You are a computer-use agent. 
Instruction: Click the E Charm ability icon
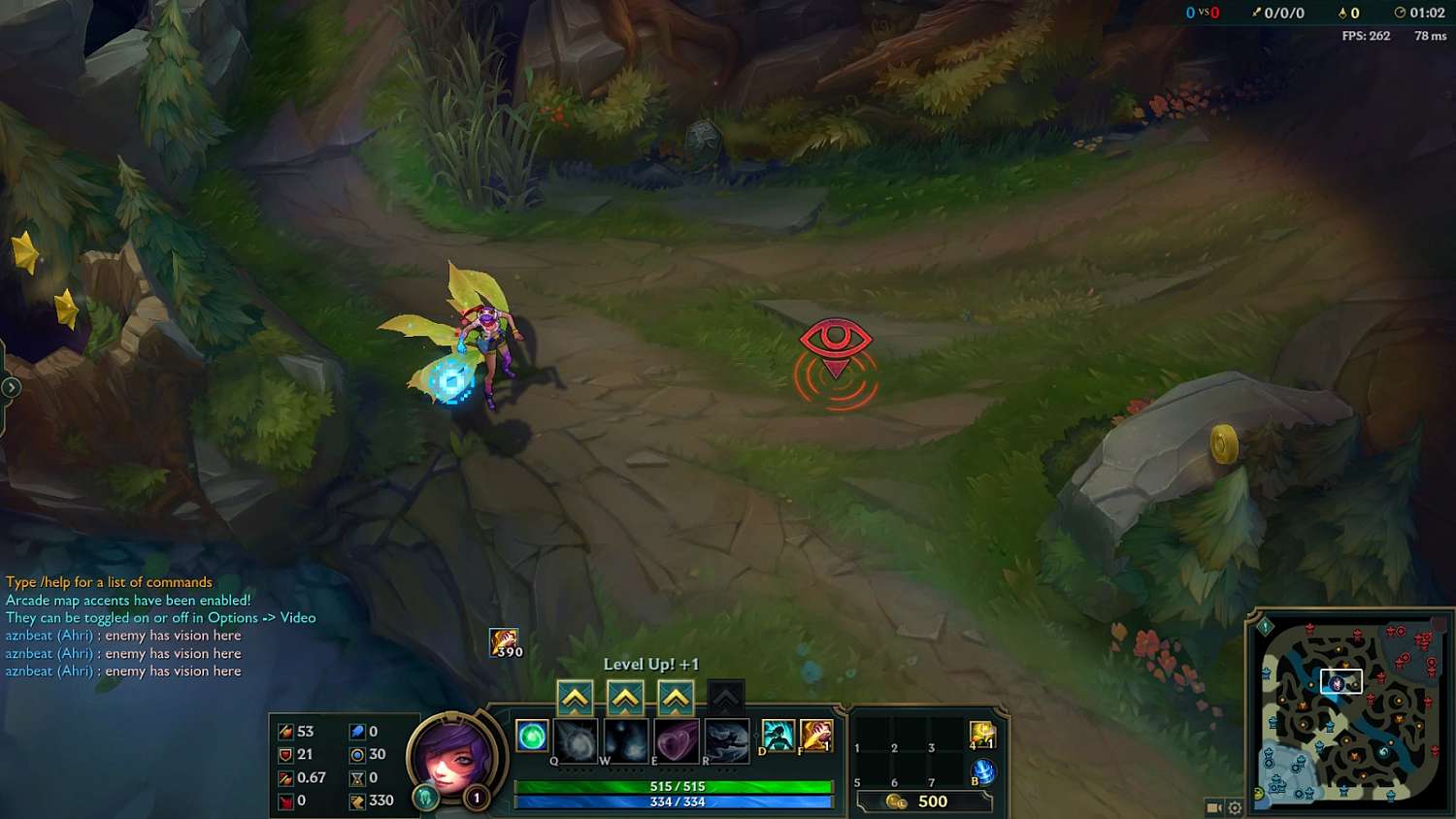point(676,739)
